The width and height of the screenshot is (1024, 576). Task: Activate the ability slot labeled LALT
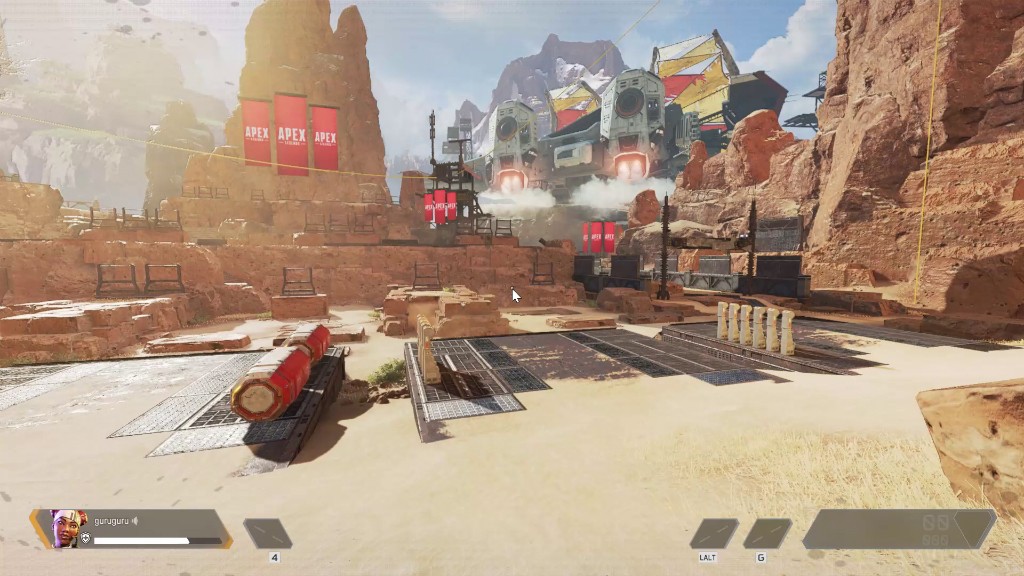[713, 534]
